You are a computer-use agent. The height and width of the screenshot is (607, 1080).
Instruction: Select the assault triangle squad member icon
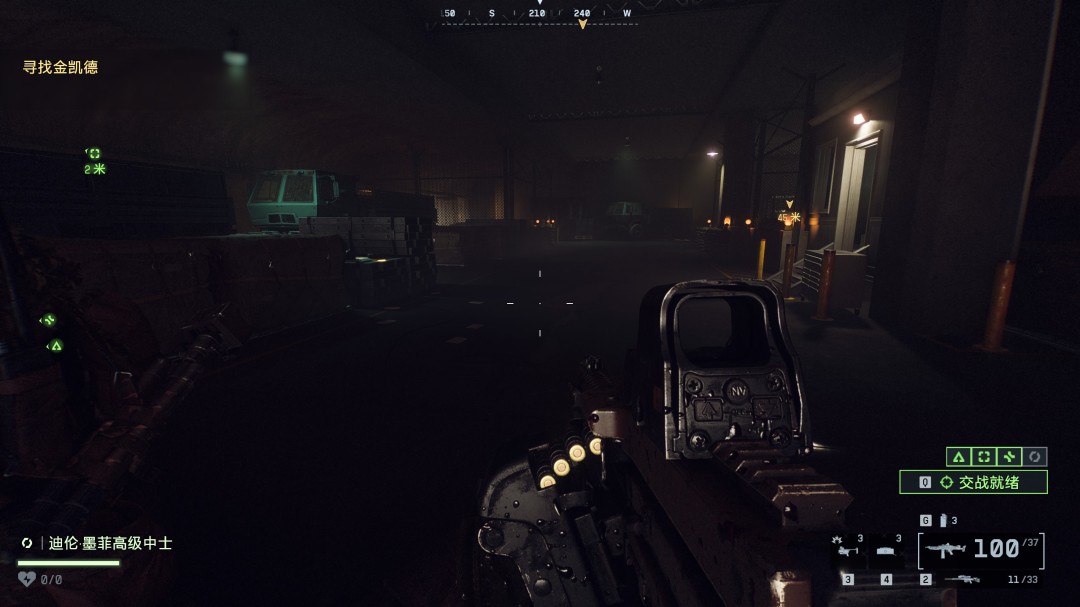pyautogui.click(x=958, y=456)
